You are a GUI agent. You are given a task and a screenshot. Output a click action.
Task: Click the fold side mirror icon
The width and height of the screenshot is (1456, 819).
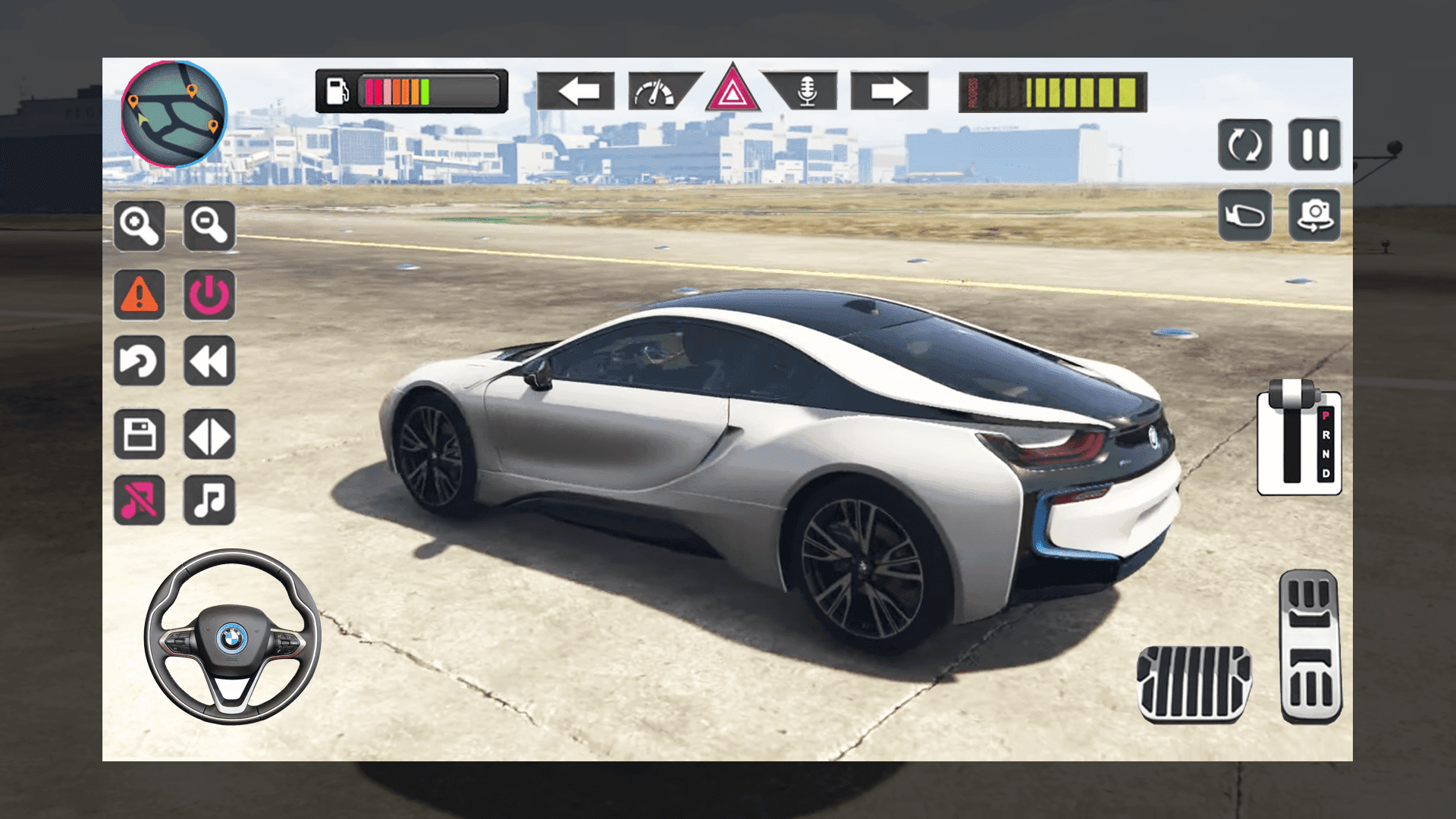pos(1244,216)
